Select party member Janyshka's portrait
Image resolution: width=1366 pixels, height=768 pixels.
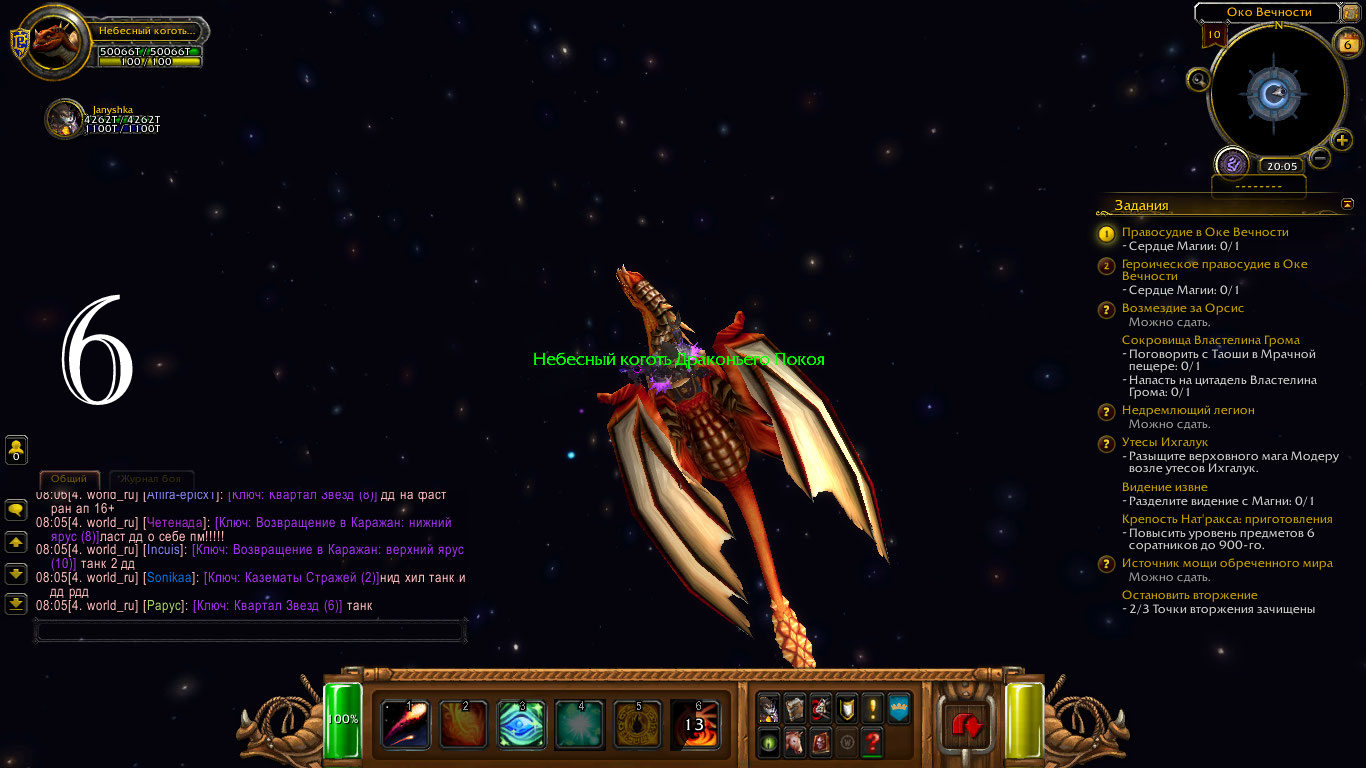point(64,118)
